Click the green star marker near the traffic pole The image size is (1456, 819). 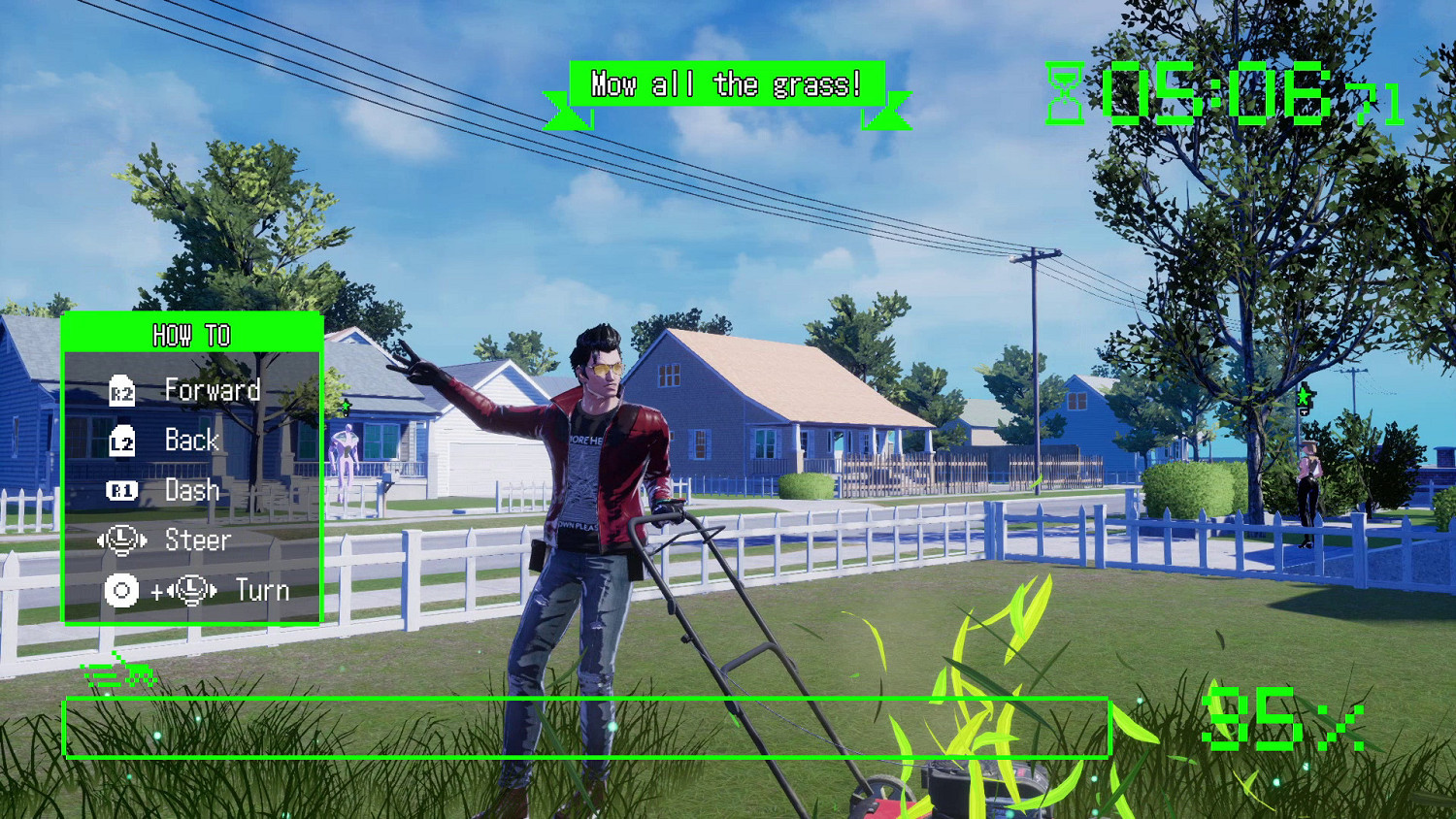coord(1304,395)
